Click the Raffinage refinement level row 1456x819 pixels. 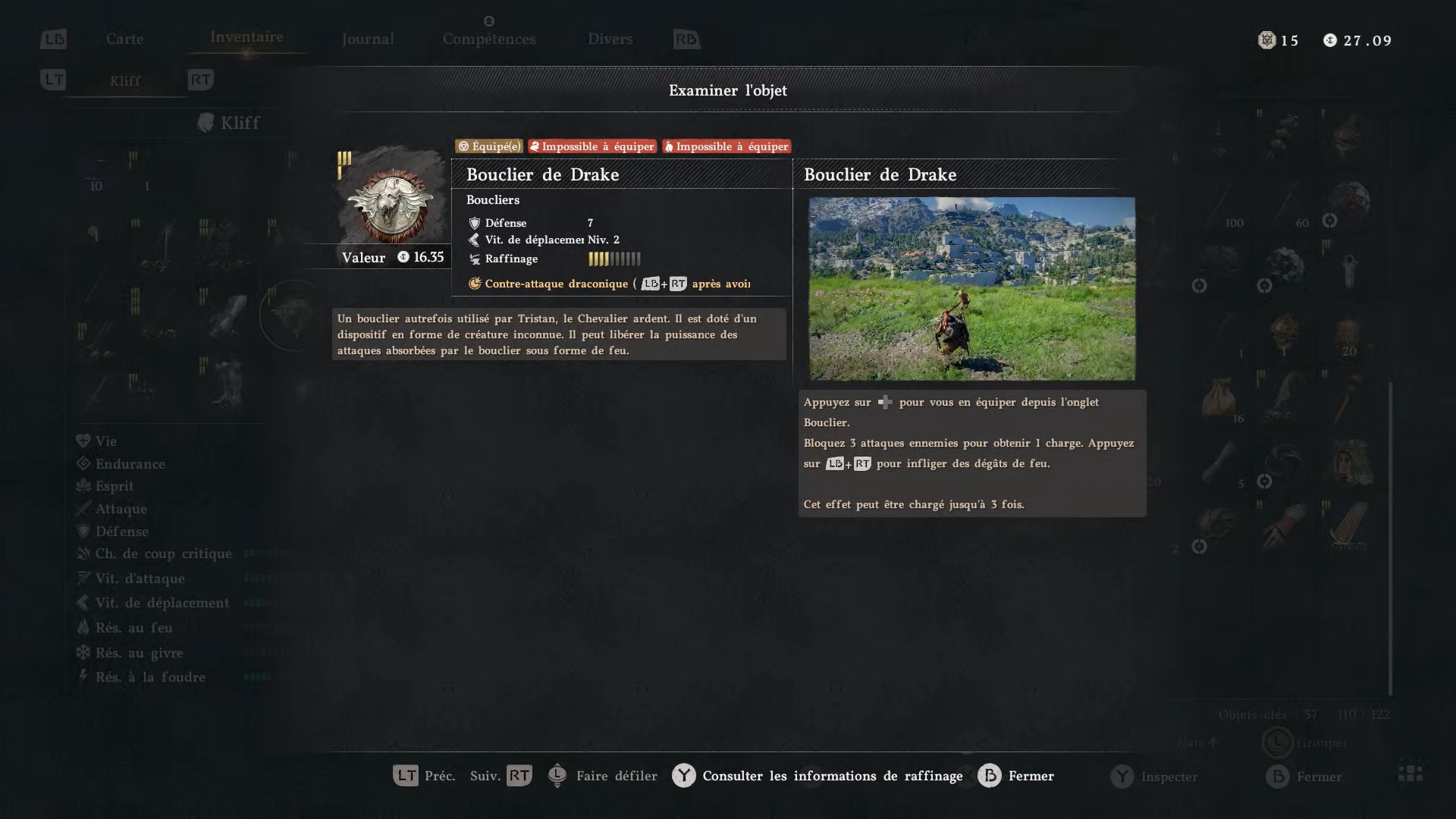tap(554, 259)
